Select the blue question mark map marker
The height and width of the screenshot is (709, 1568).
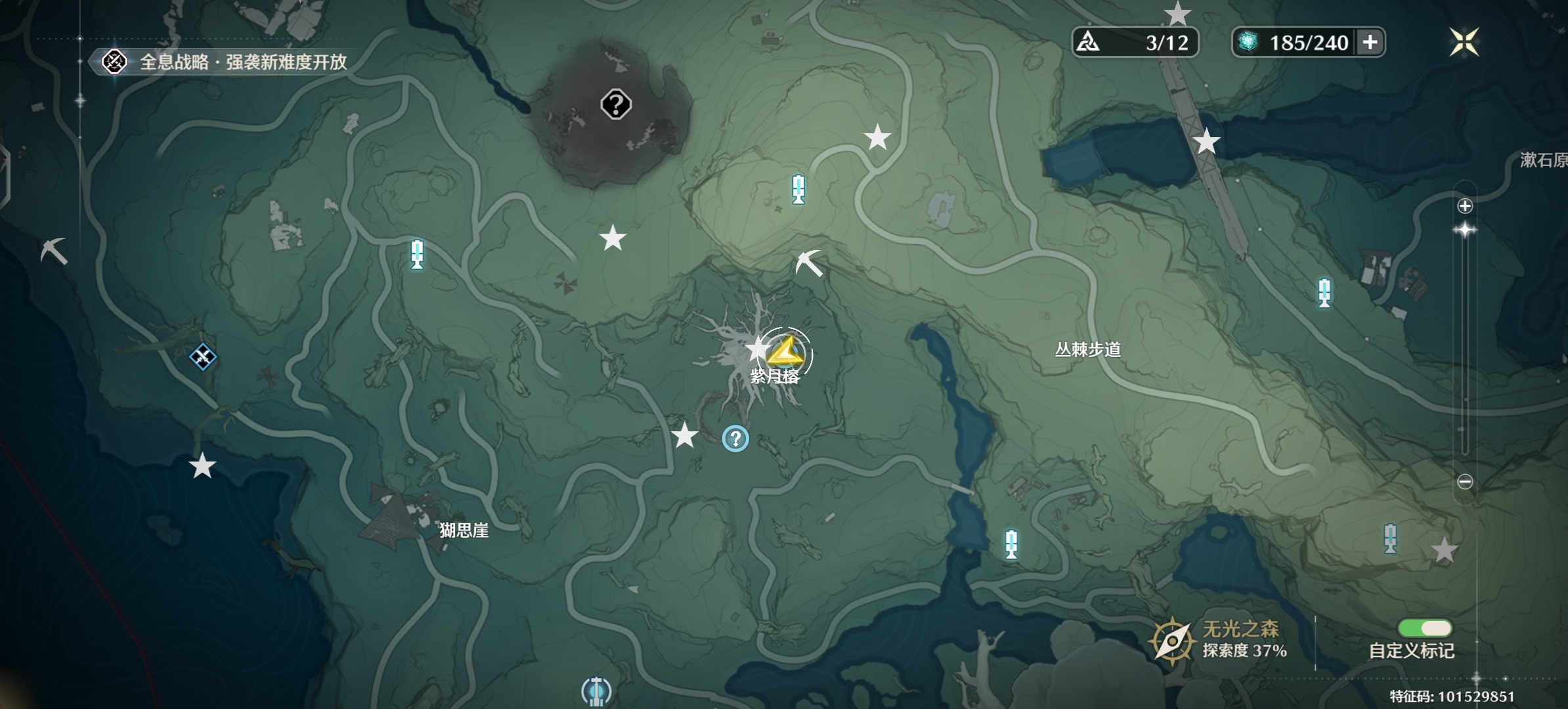(x=735, y=439)
